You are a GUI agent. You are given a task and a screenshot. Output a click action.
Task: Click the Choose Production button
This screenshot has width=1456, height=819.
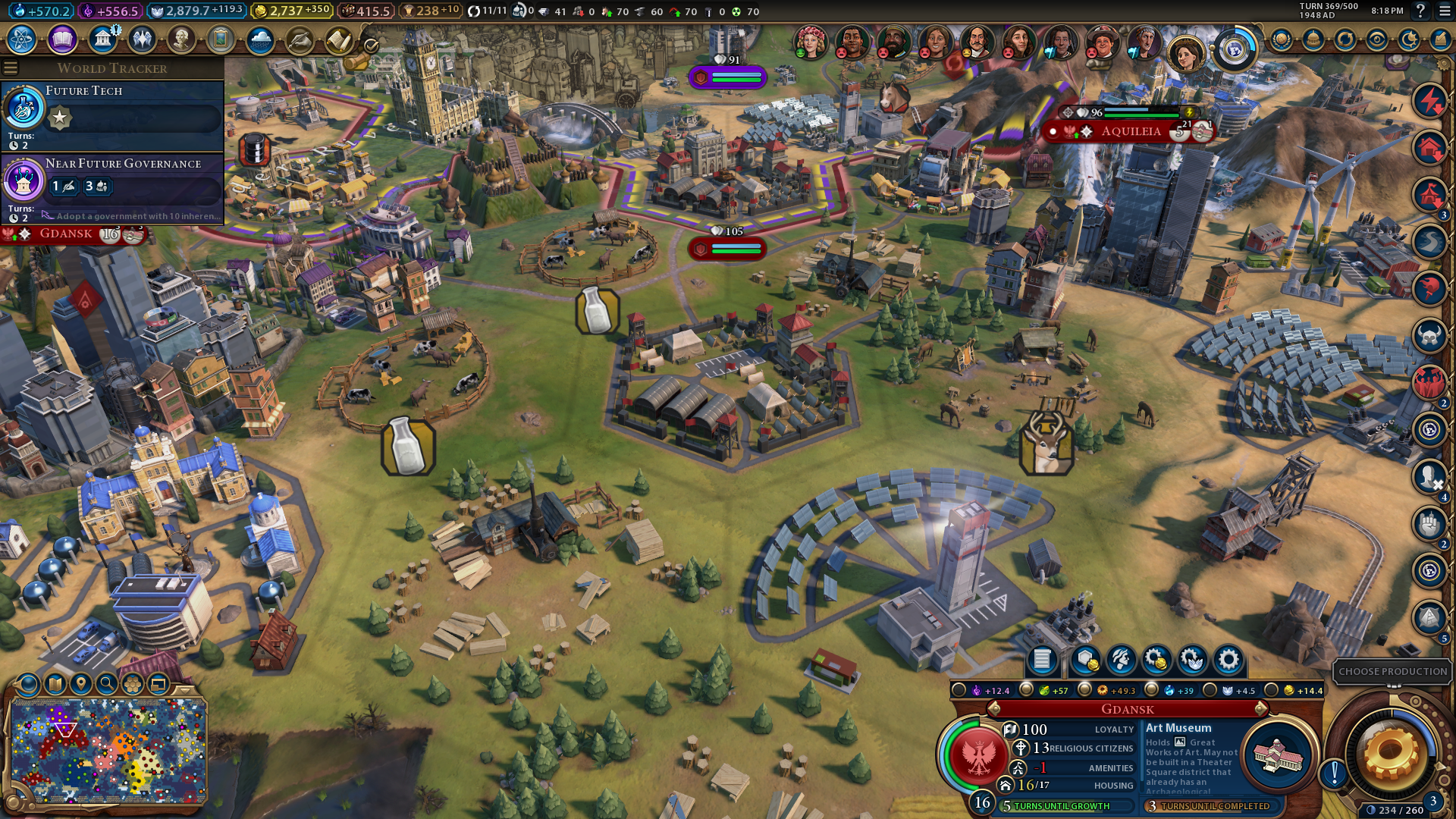[x=1392, y=671]
